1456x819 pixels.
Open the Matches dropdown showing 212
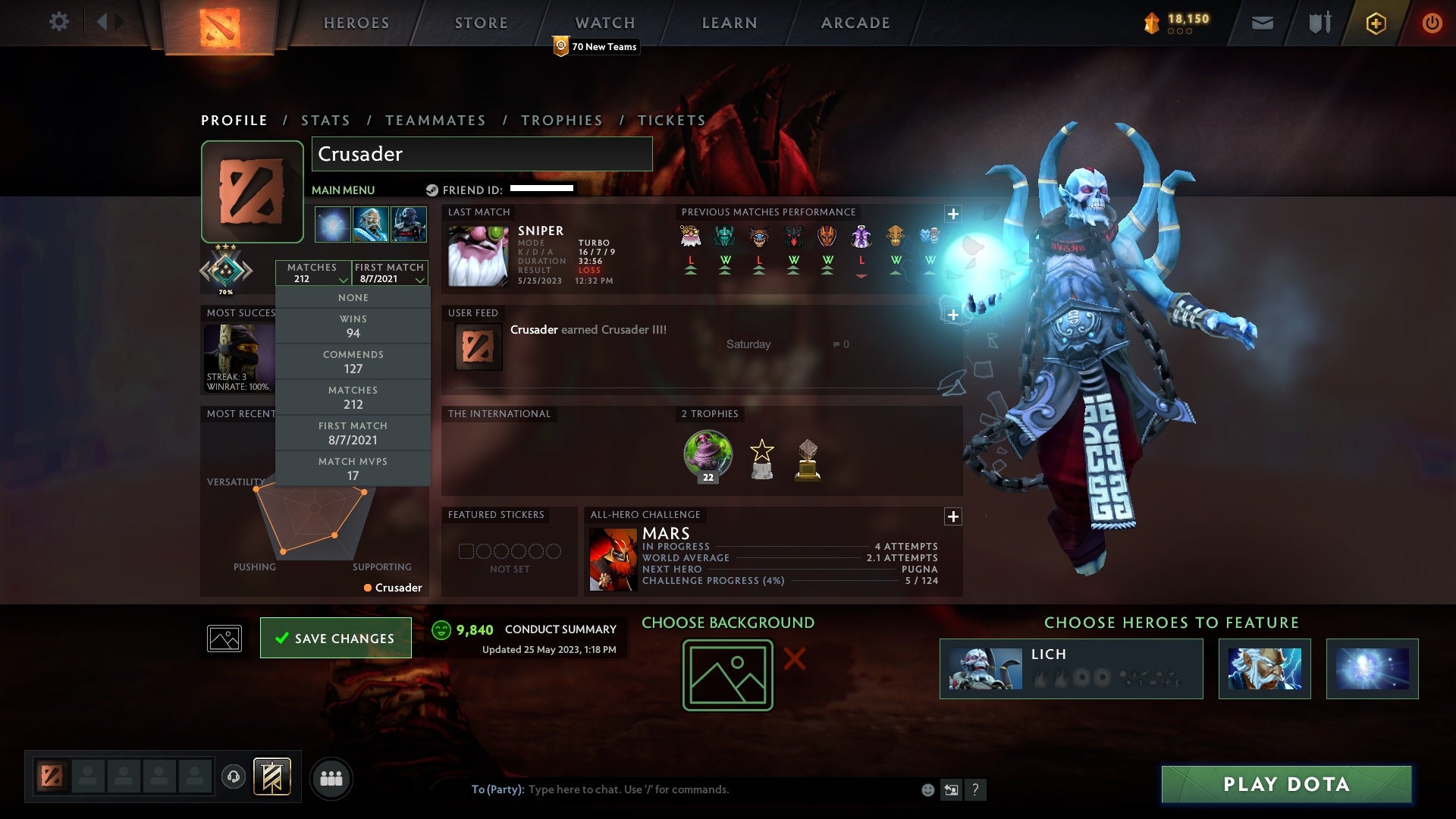315,273
